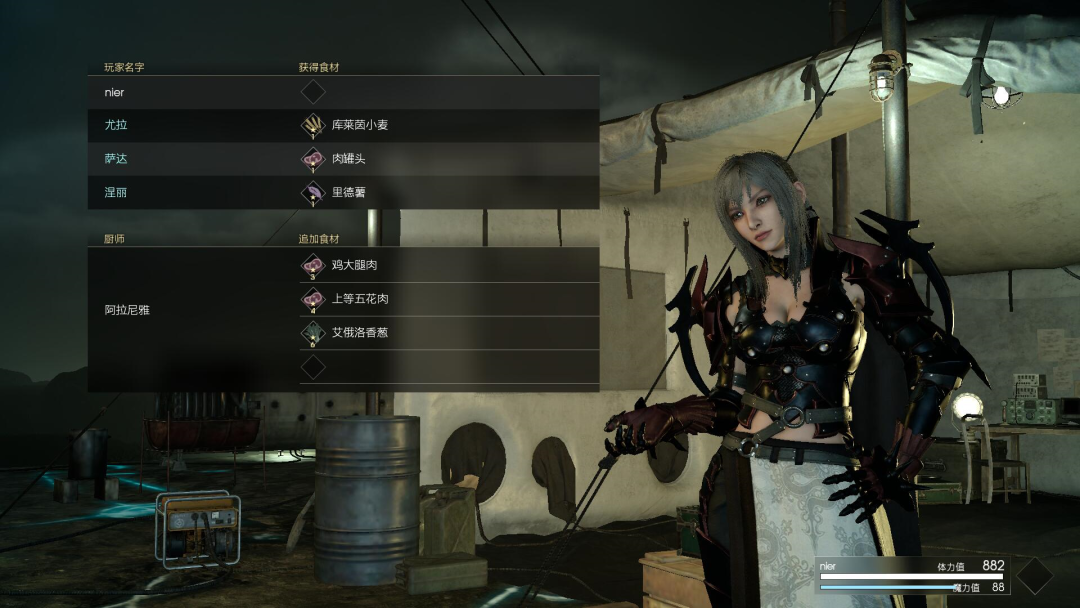The width and height of the screenshot is (1080, 608).
Task: Select player 尤拉 in the list
Action: point(116,126)
